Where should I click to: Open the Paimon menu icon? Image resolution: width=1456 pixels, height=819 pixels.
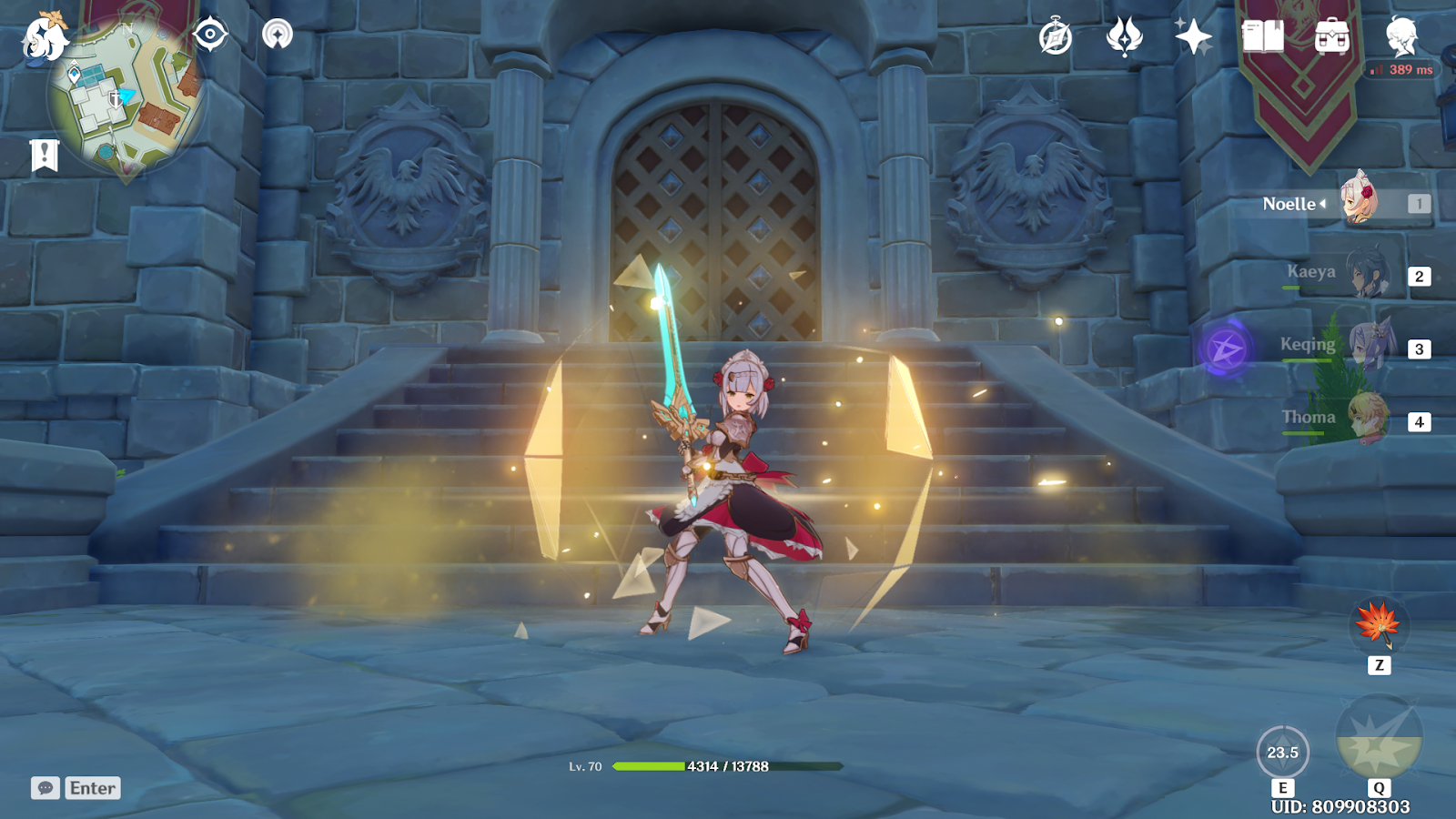coord(44,38)
